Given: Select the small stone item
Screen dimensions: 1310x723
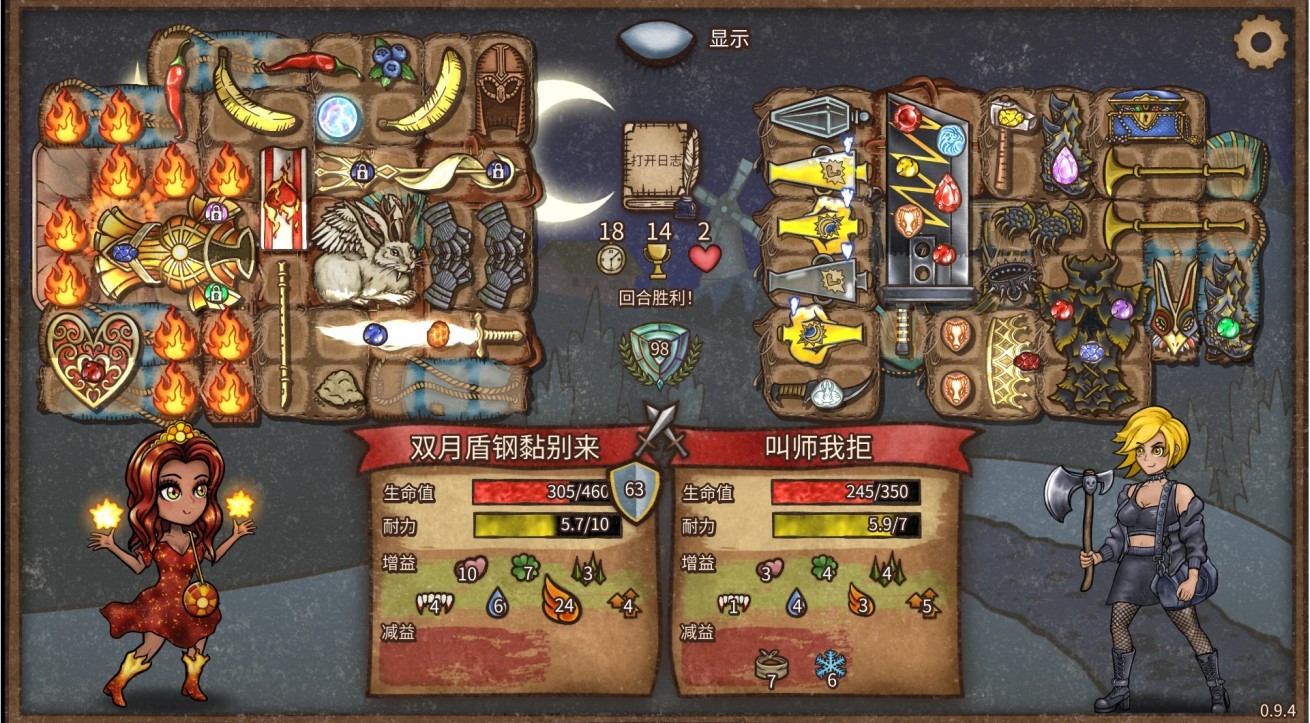Looking at the screenshot, I should coord(338,388).
